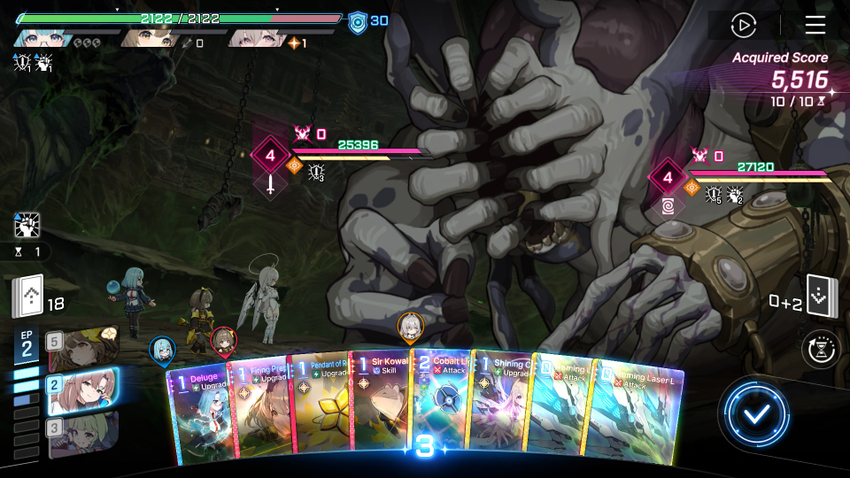Toggle the auto-play speed button

tap(743, 25)
